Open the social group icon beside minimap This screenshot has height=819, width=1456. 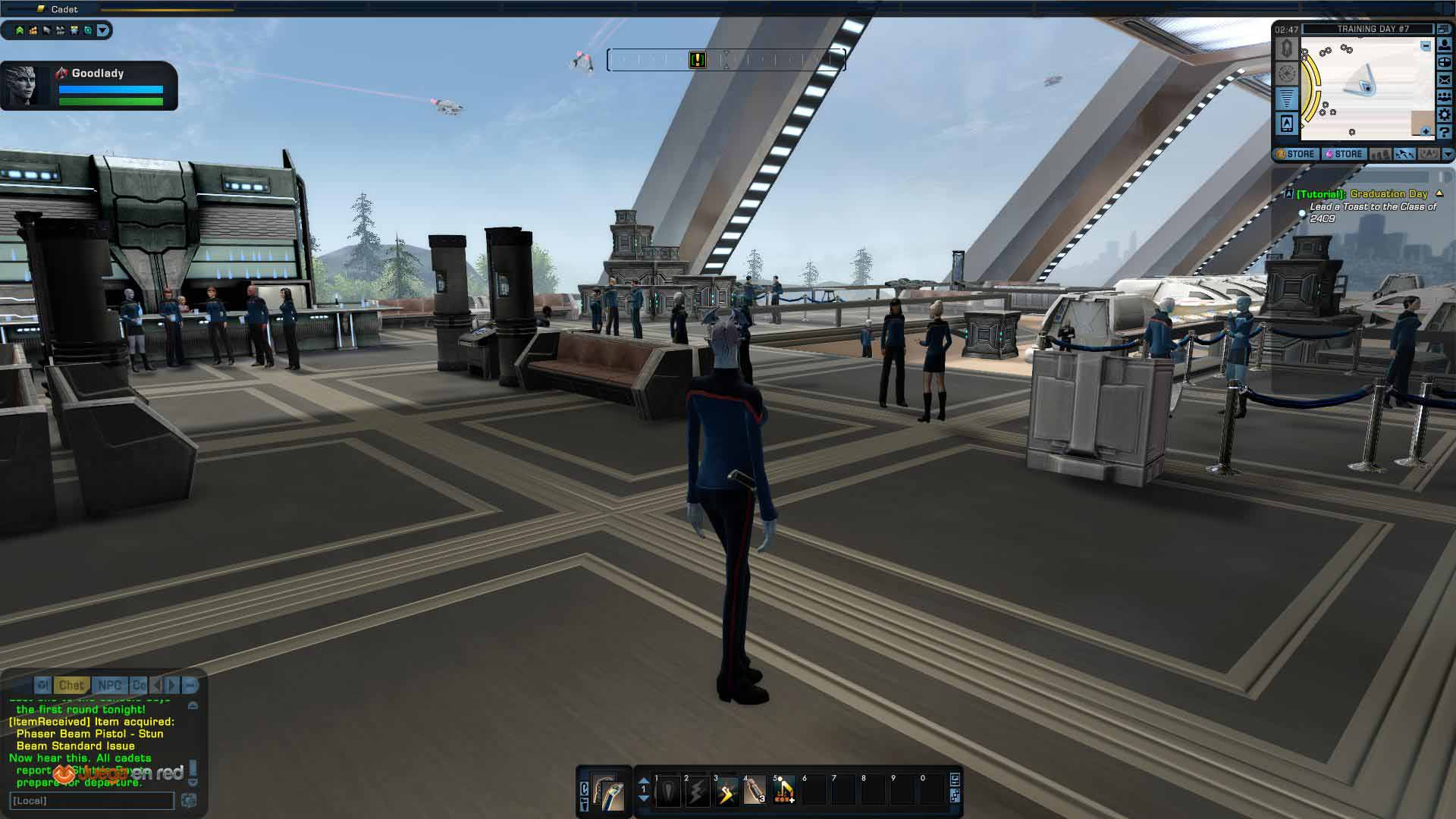[1445, 97]
